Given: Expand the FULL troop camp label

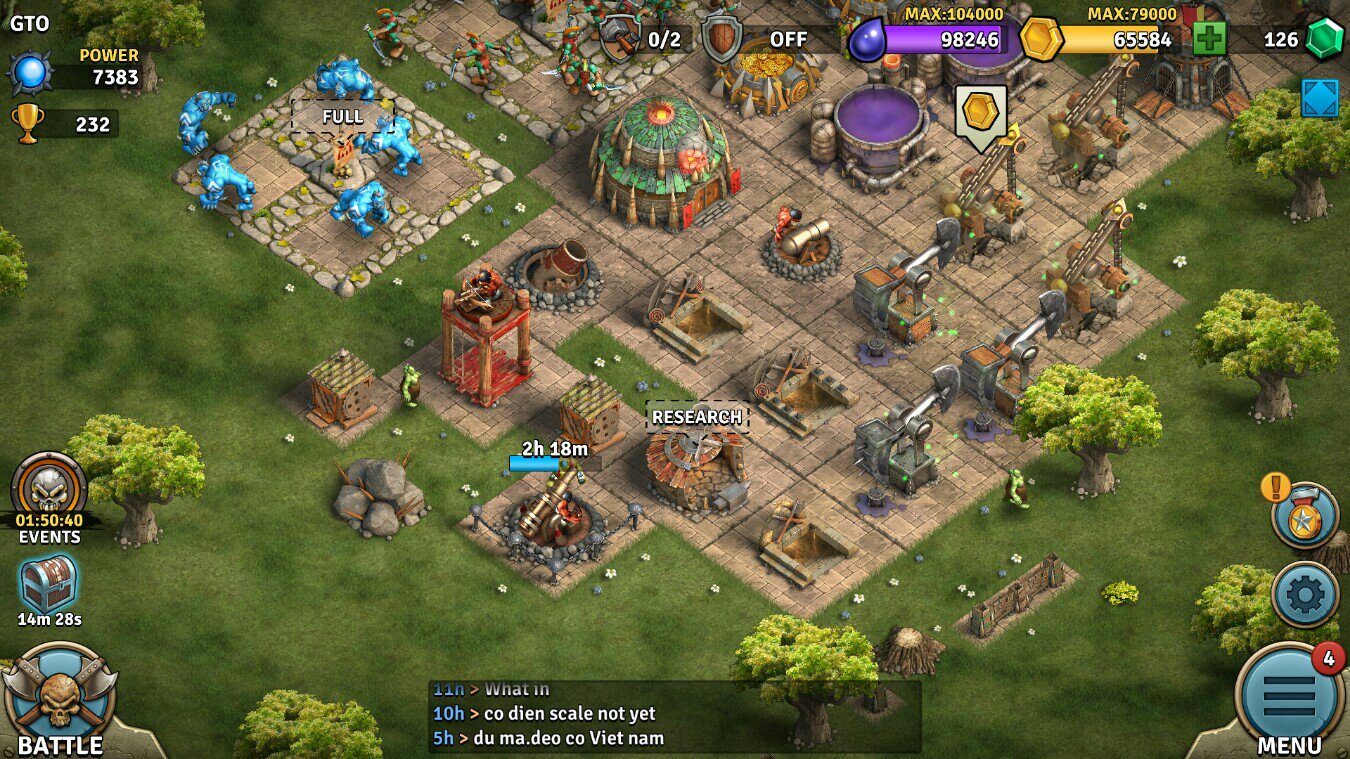Looking at the screenshot, I should [344, 116].
